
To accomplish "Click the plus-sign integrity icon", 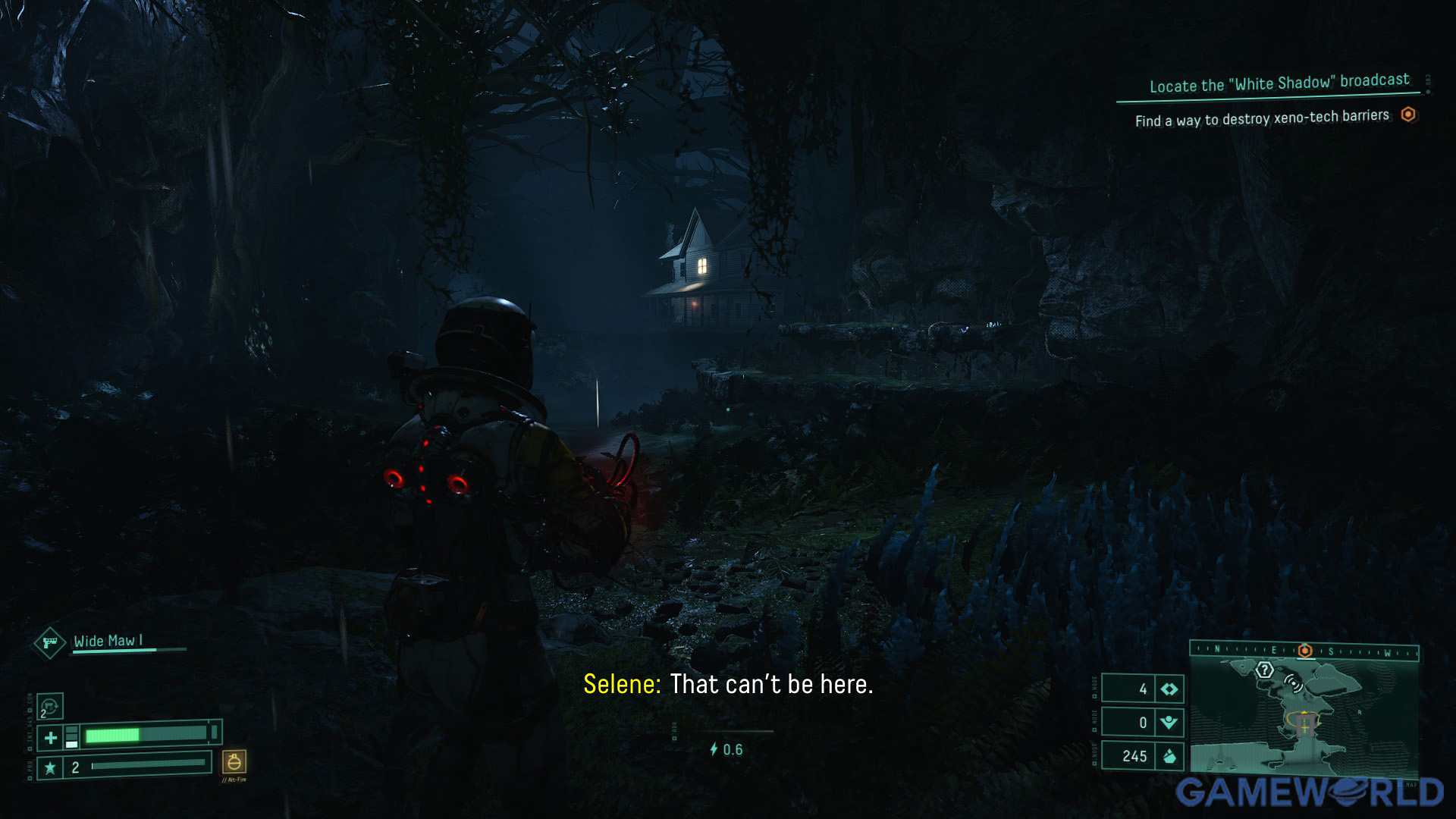I will (51, 737).
